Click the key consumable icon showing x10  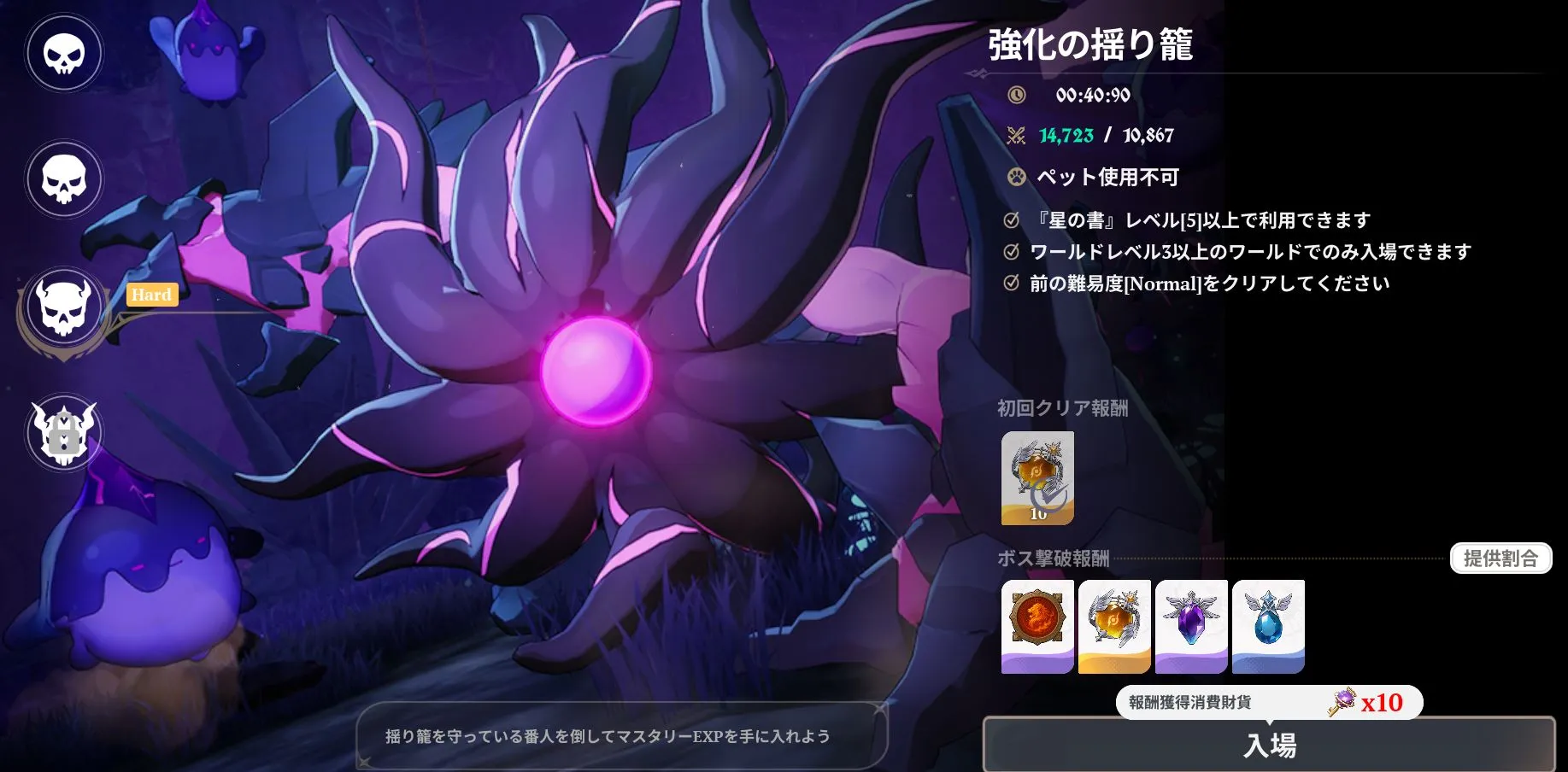pyautogui.click(x=1344, y=703)
